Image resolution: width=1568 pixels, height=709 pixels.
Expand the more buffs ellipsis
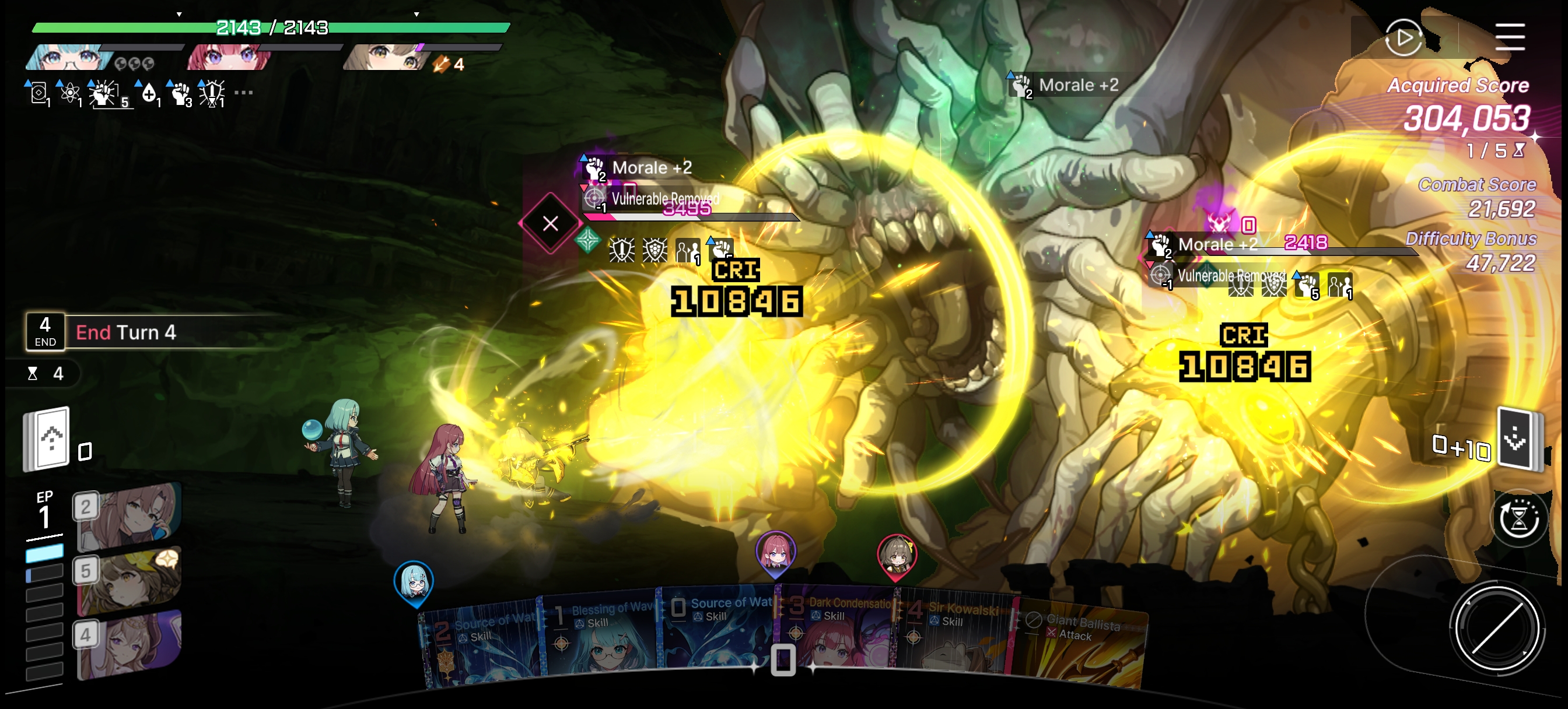243,93
